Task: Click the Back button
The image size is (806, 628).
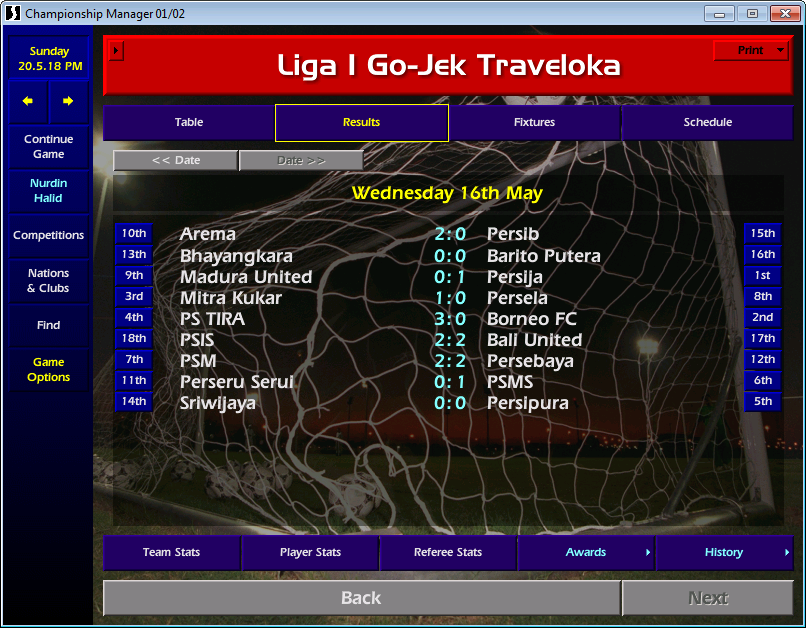Action: (361, 598)
